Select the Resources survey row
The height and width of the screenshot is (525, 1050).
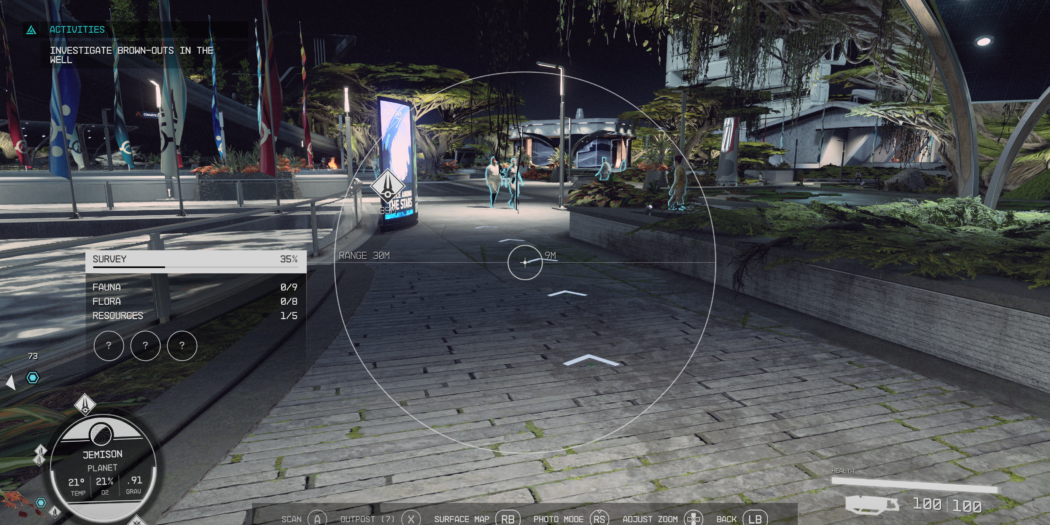point(195,316)
